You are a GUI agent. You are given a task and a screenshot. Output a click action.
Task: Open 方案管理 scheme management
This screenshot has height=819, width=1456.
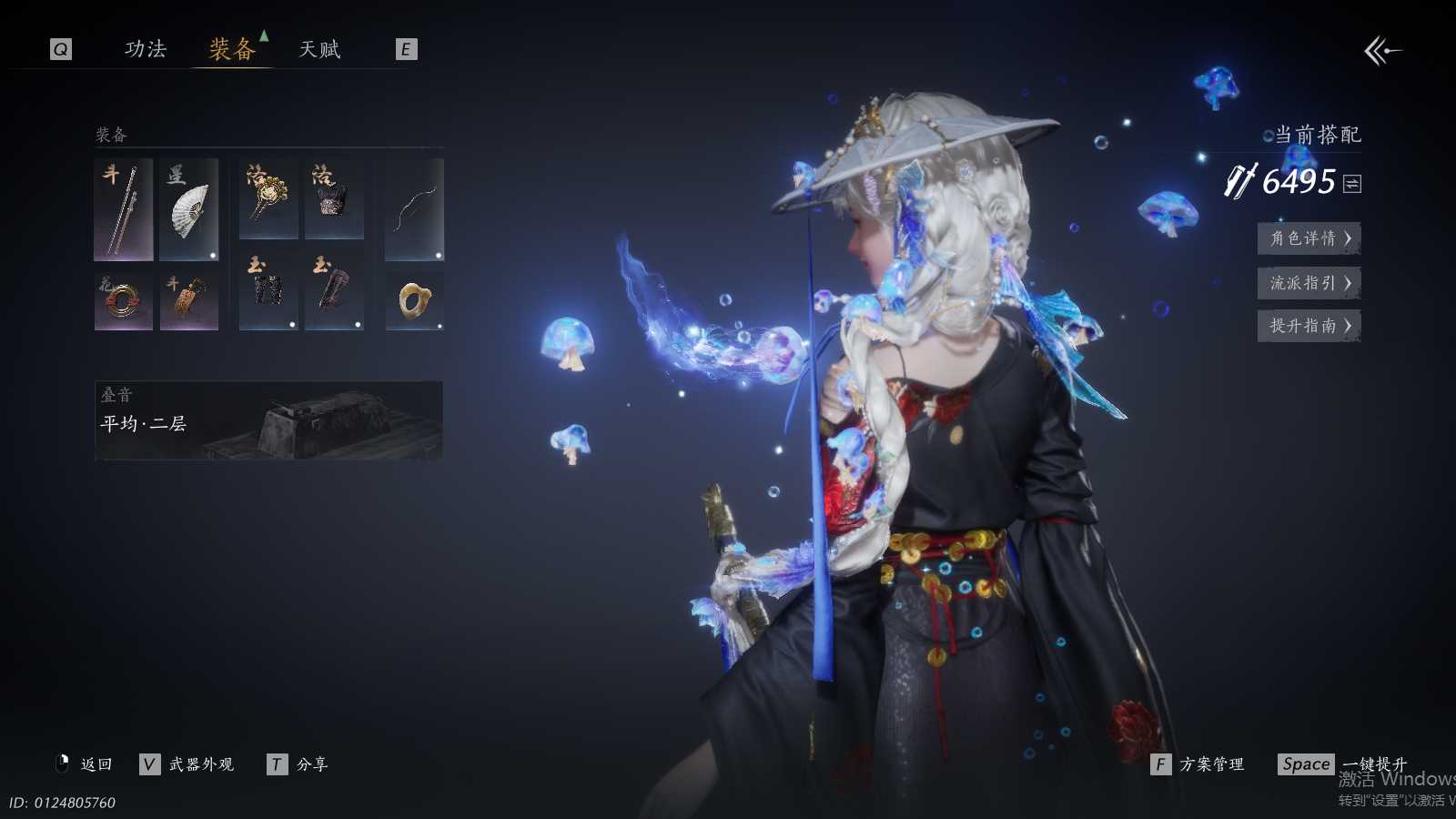[x=1198, y=764]
